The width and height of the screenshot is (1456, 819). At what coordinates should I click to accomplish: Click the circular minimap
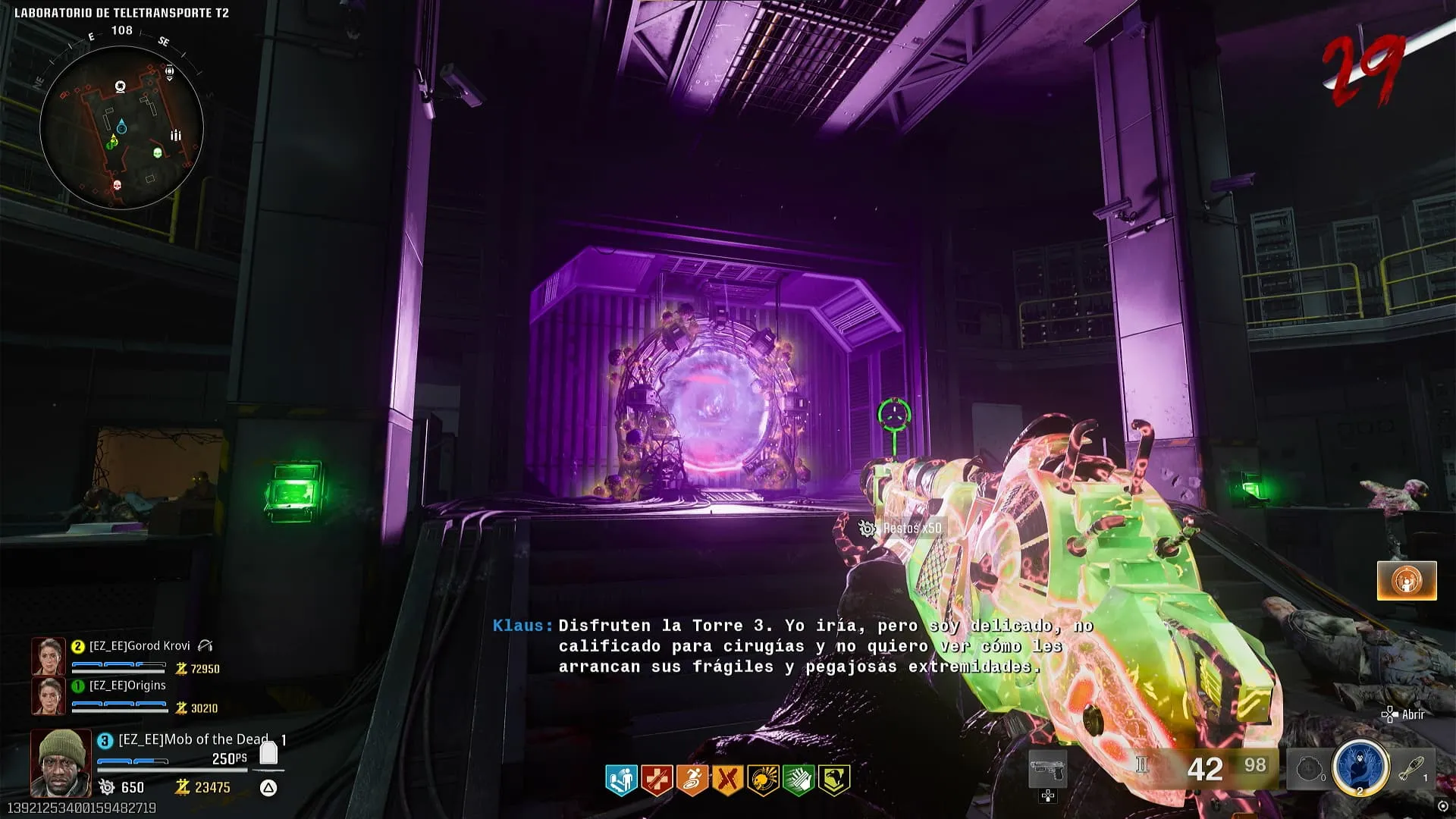tap(121, 127)
